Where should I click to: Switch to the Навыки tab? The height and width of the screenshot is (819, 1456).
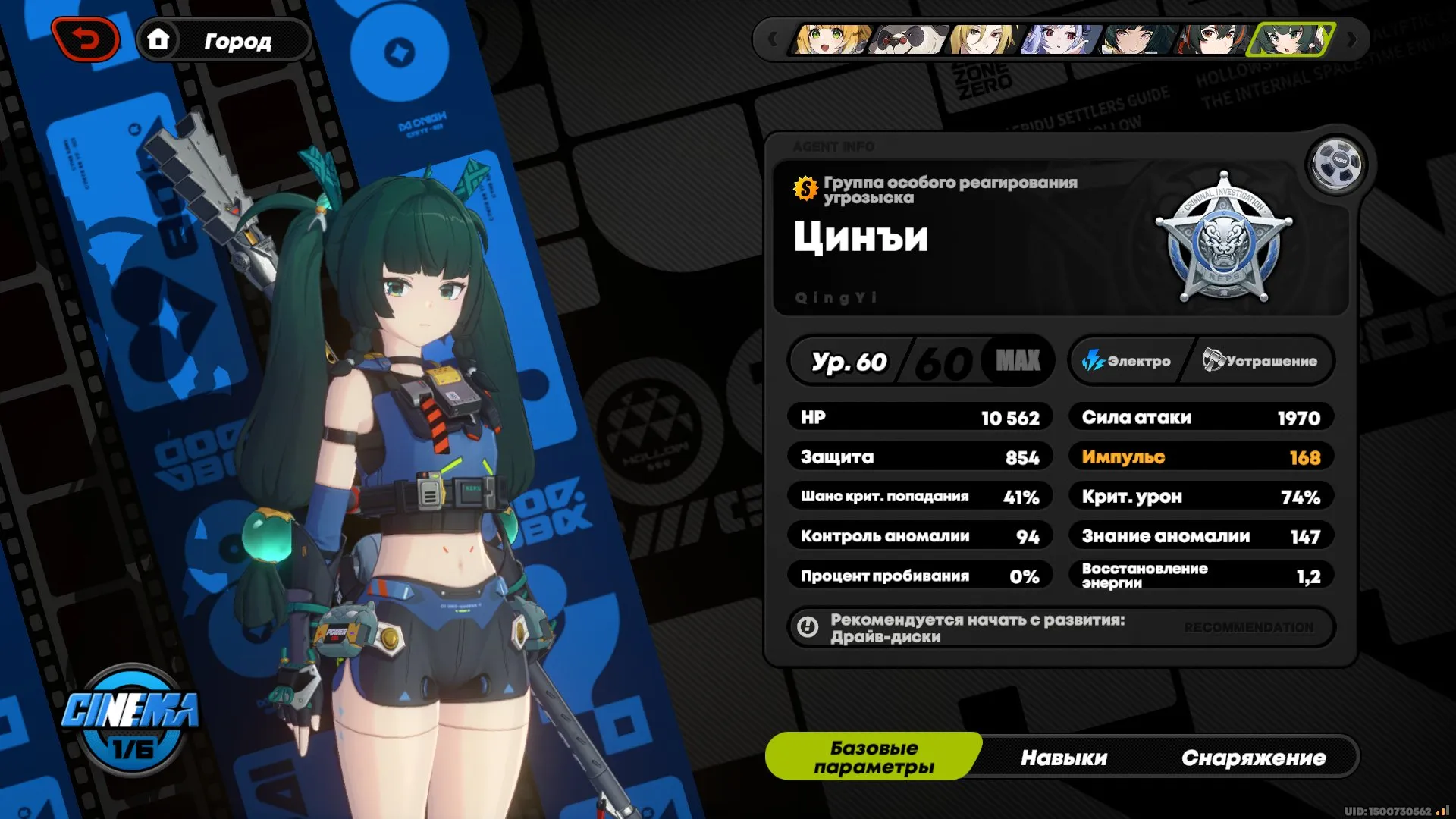click(x=1065, y=757)
